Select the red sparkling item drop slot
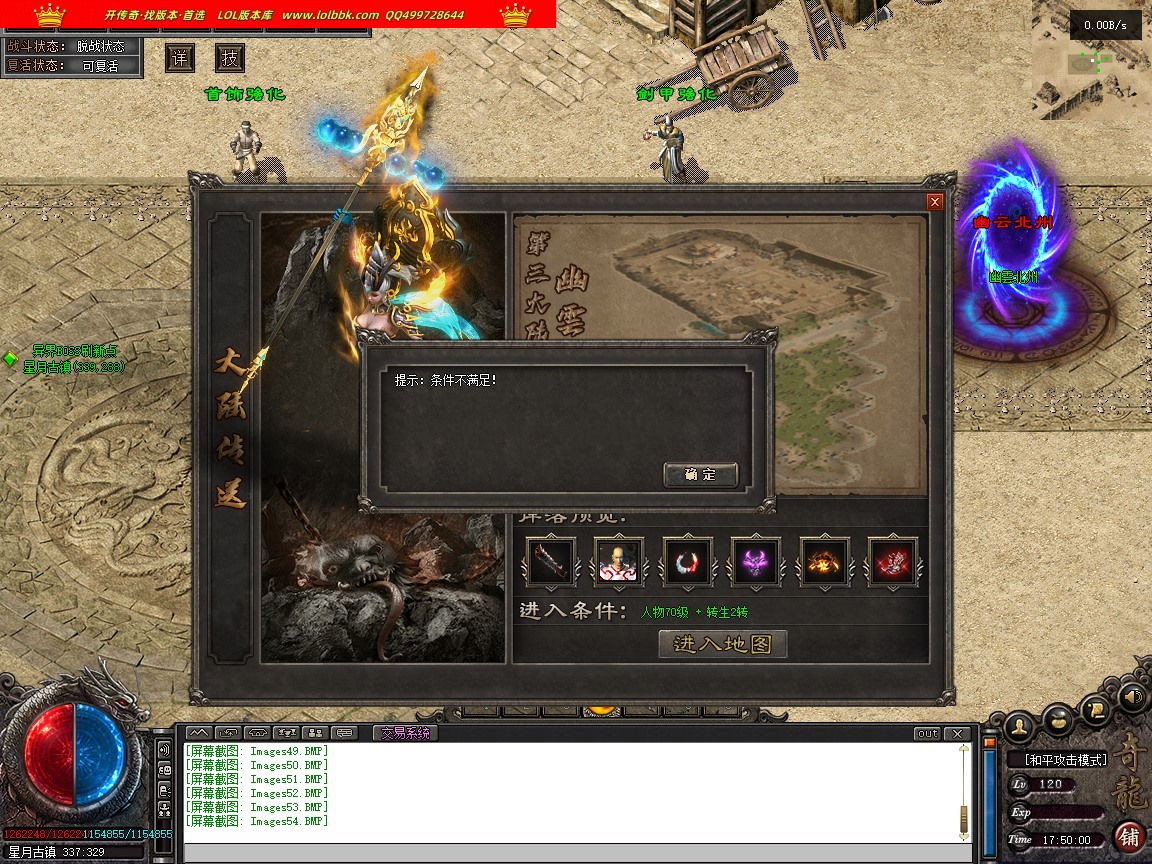The image size is (1152, 864). pyautogui.click(x=893, y=562)
